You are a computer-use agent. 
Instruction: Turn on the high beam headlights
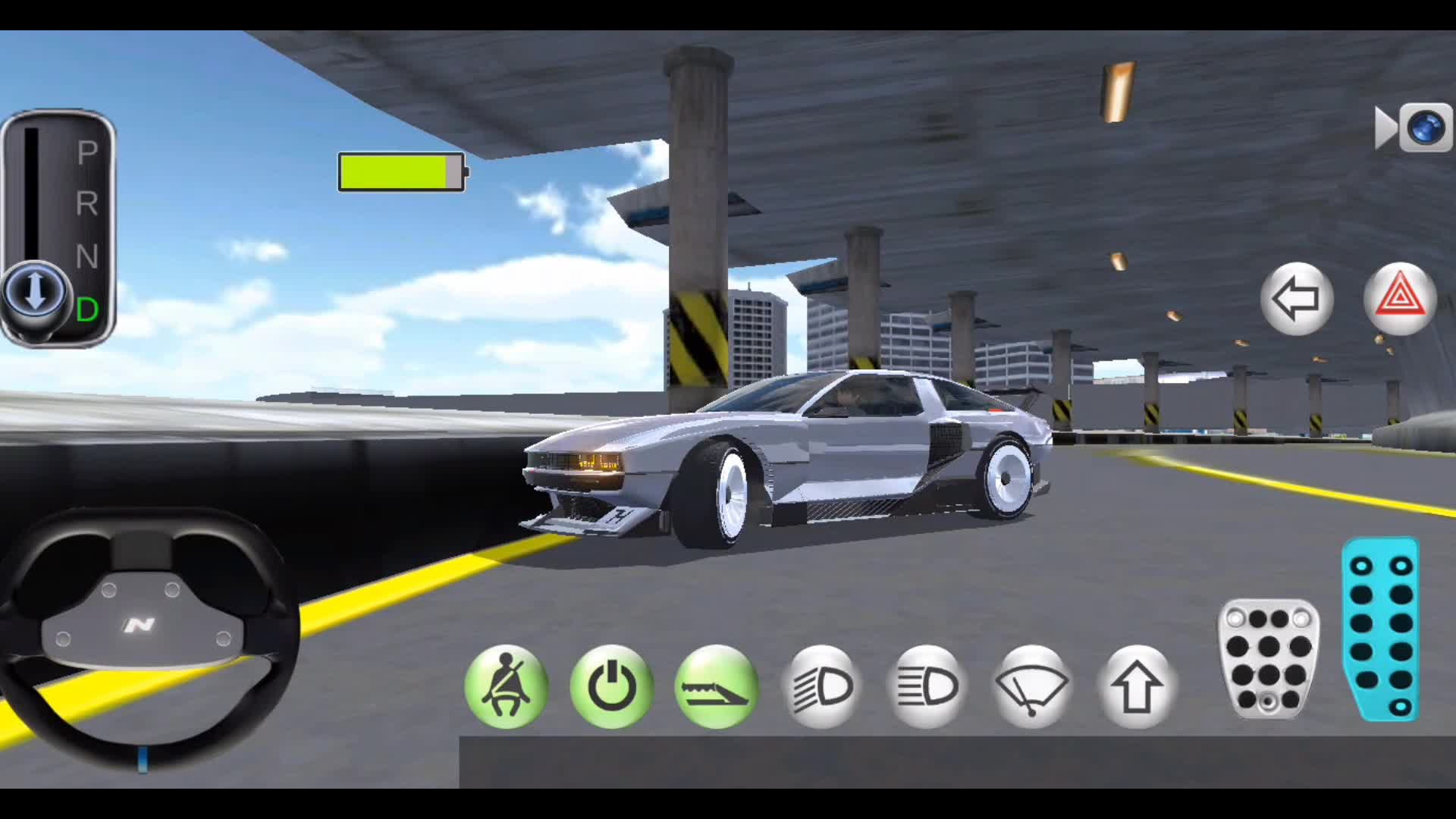927,686
